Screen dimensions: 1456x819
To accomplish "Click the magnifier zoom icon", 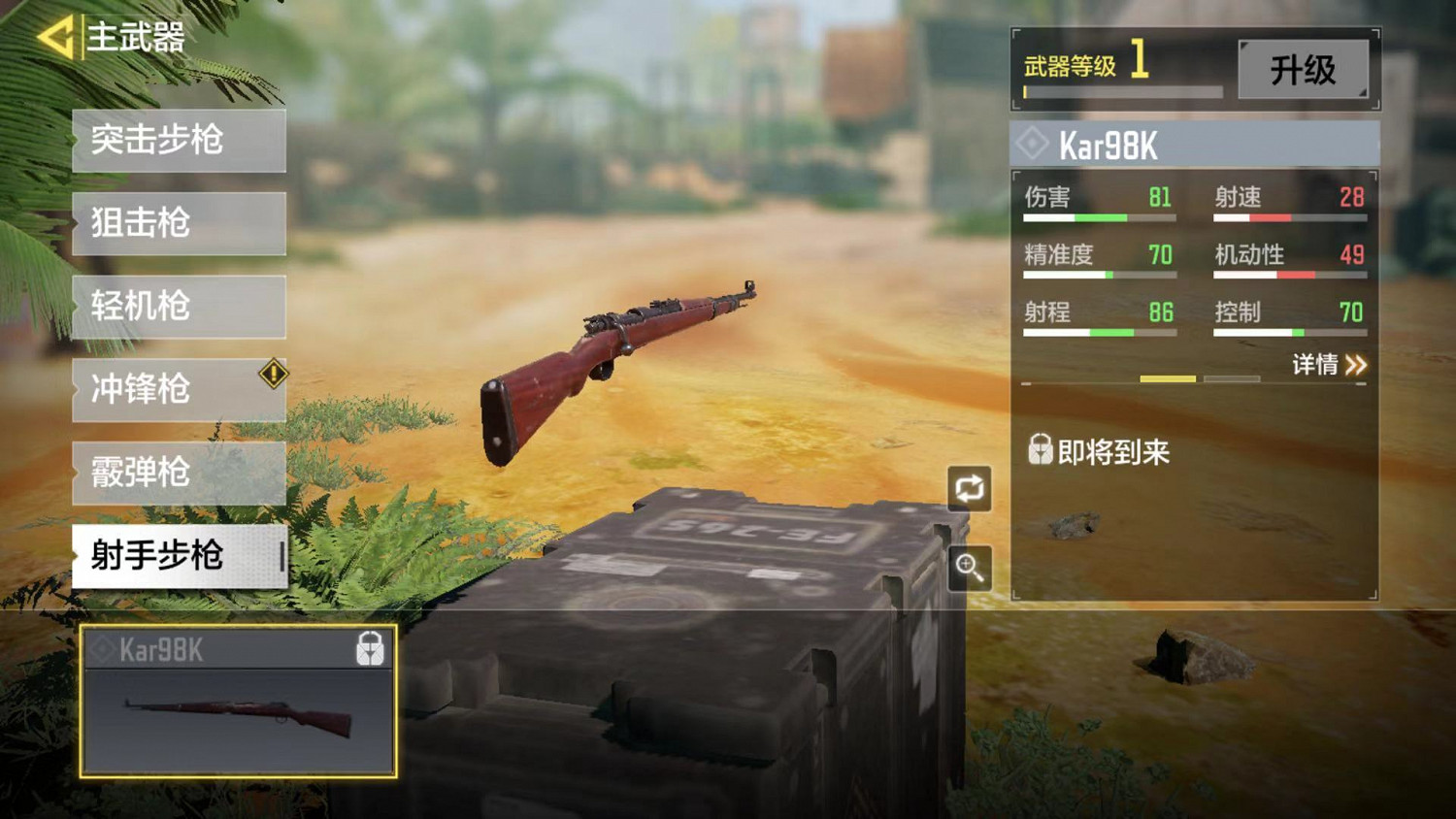I will pos(968,569).
